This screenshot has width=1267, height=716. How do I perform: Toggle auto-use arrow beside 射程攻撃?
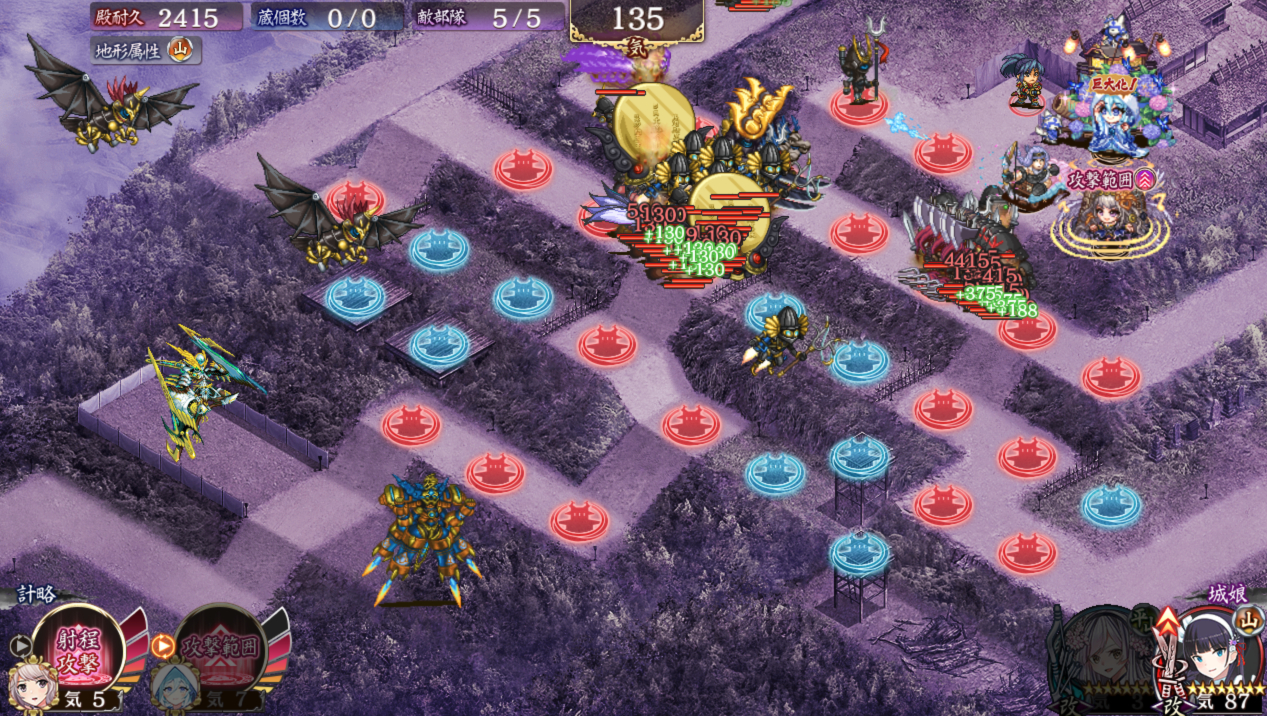19,645
